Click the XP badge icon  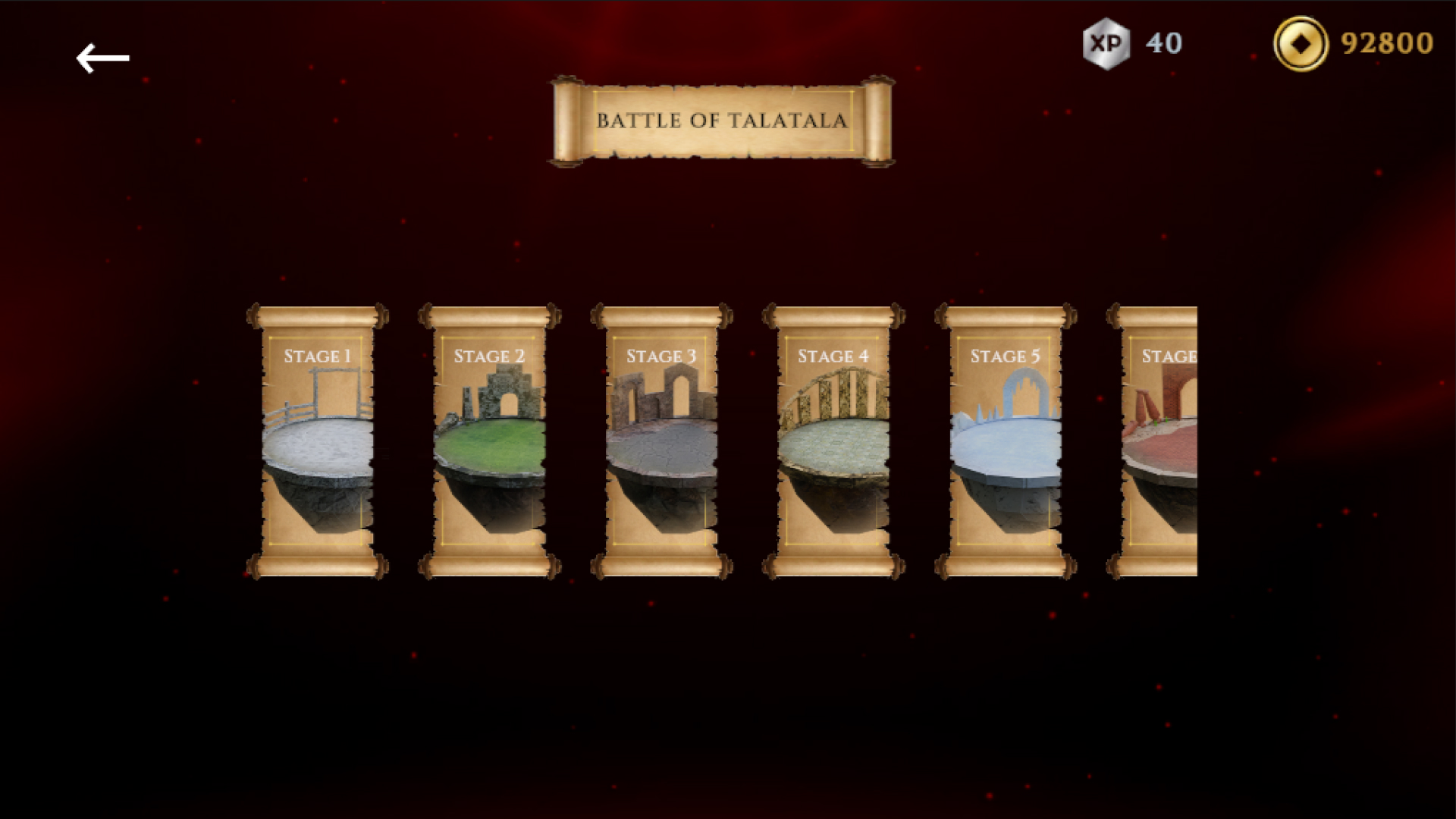[1107, 44]
